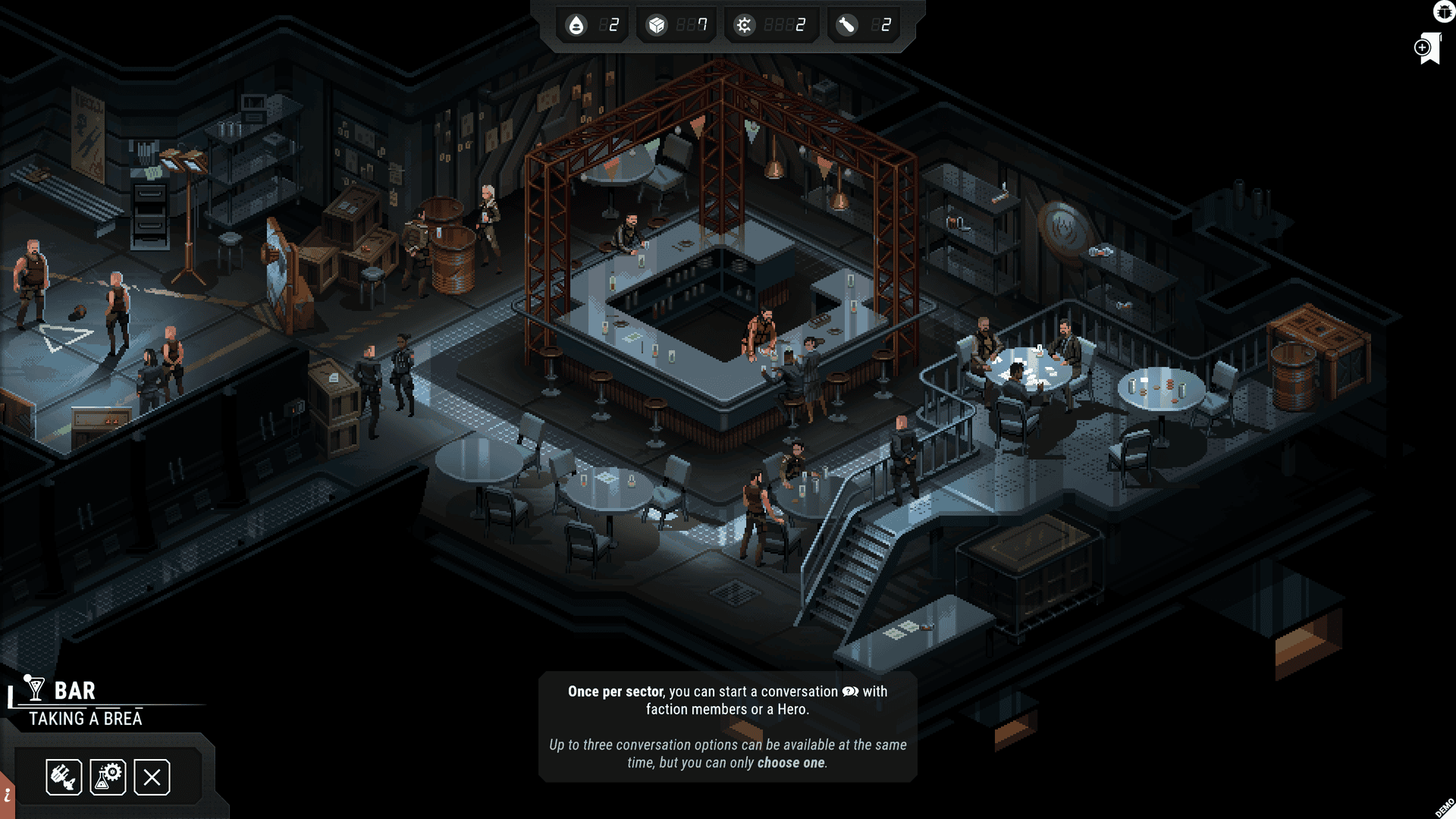Click the conversation eye icon in tooltip text
Screen dimensions: 1456x819
coord(852,692)
